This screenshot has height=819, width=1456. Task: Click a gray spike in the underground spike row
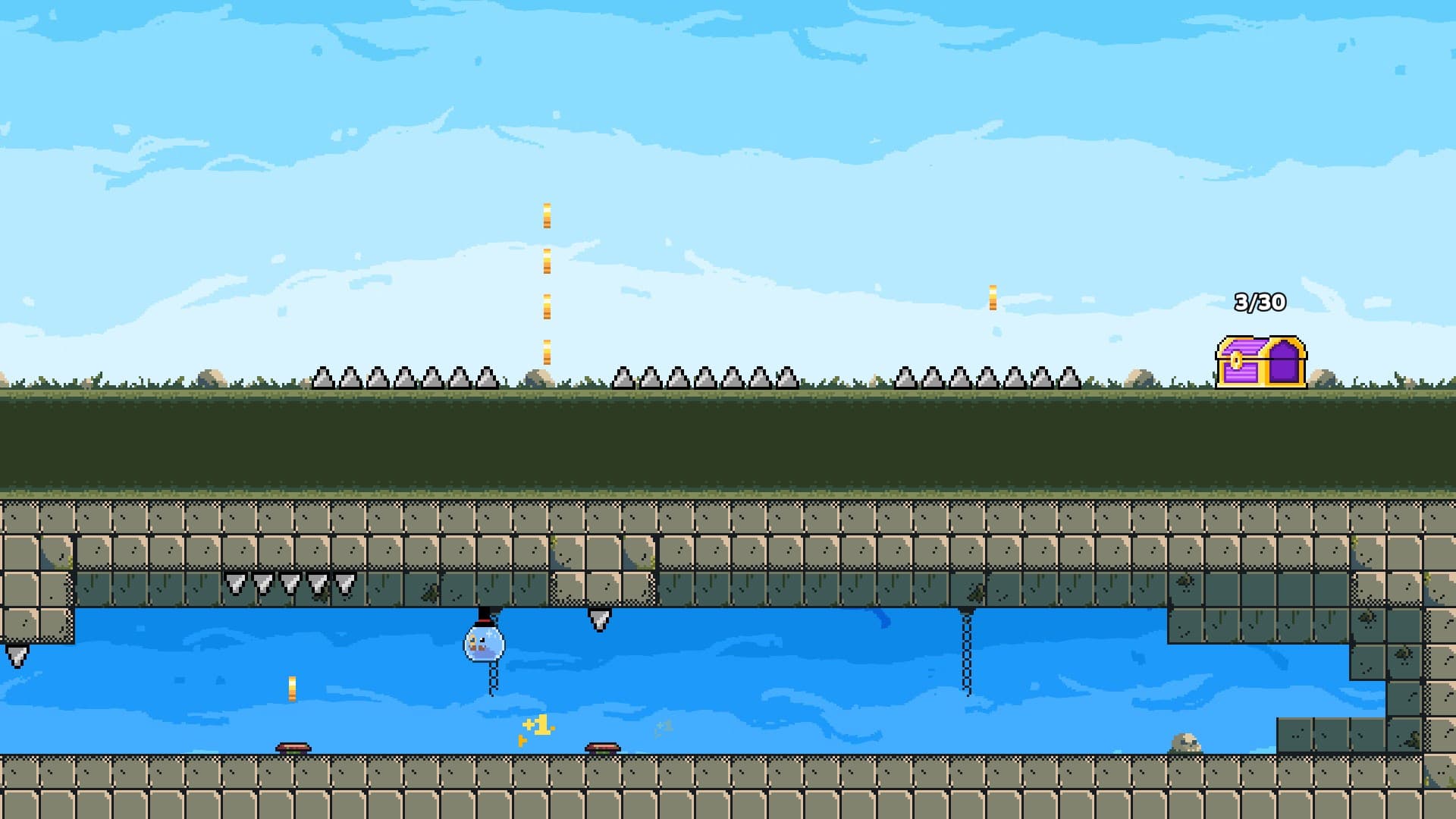click(290, 584)
